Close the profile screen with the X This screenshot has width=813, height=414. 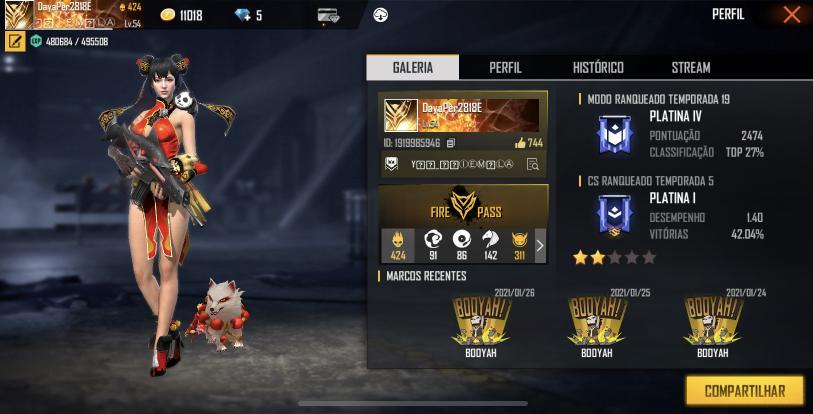[x=791, y=15]
